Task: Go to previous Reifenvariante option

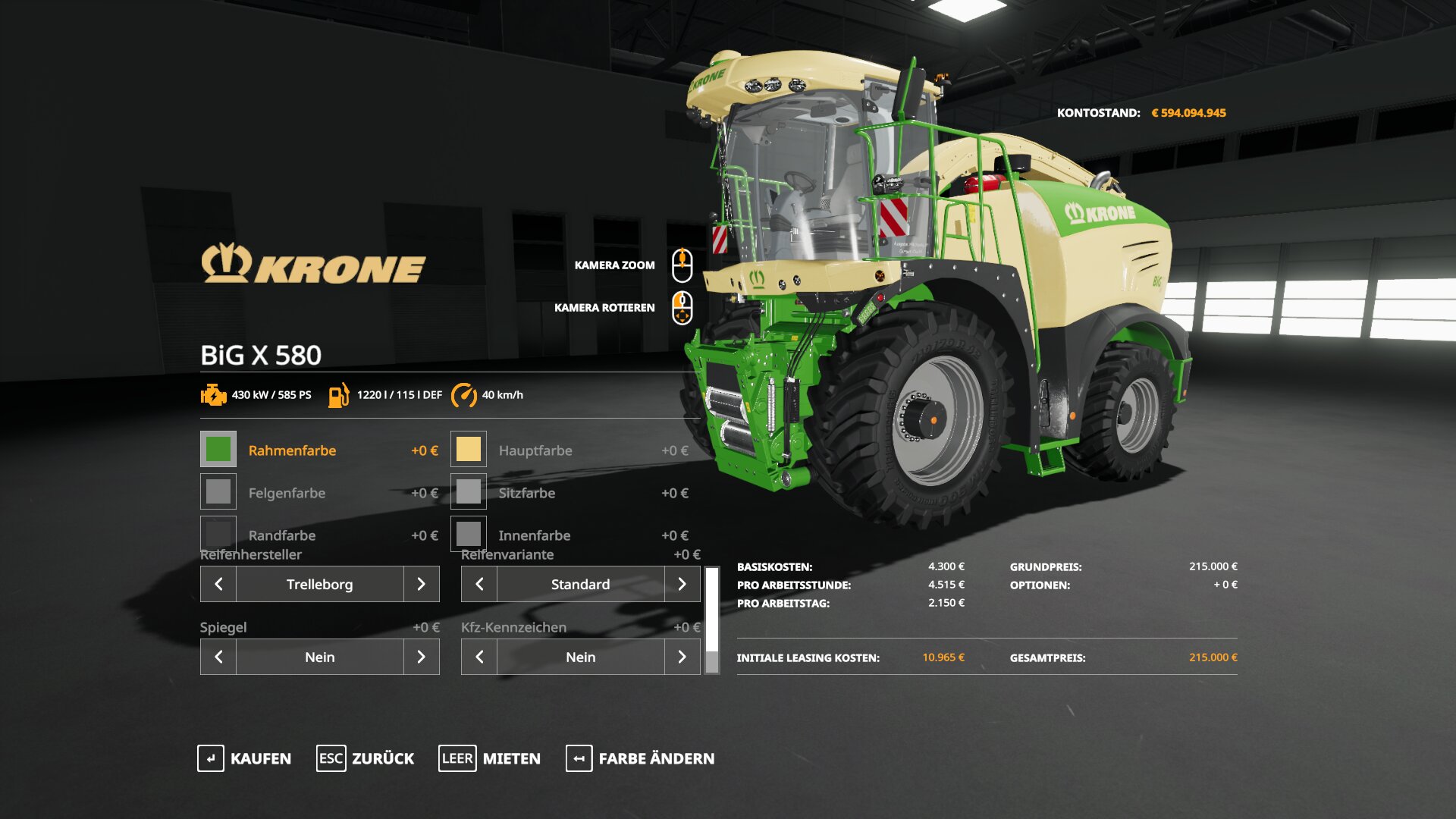Action: tap(479, 584)
